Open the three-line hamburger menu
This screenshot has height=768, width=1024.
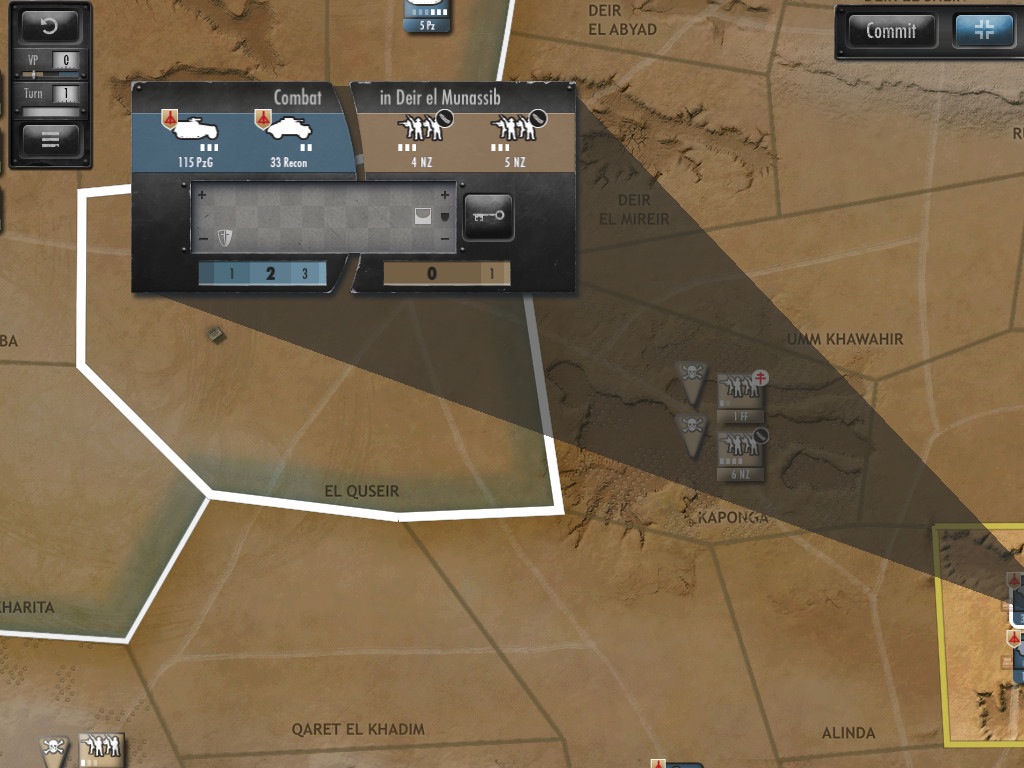[x=49, y=139]
